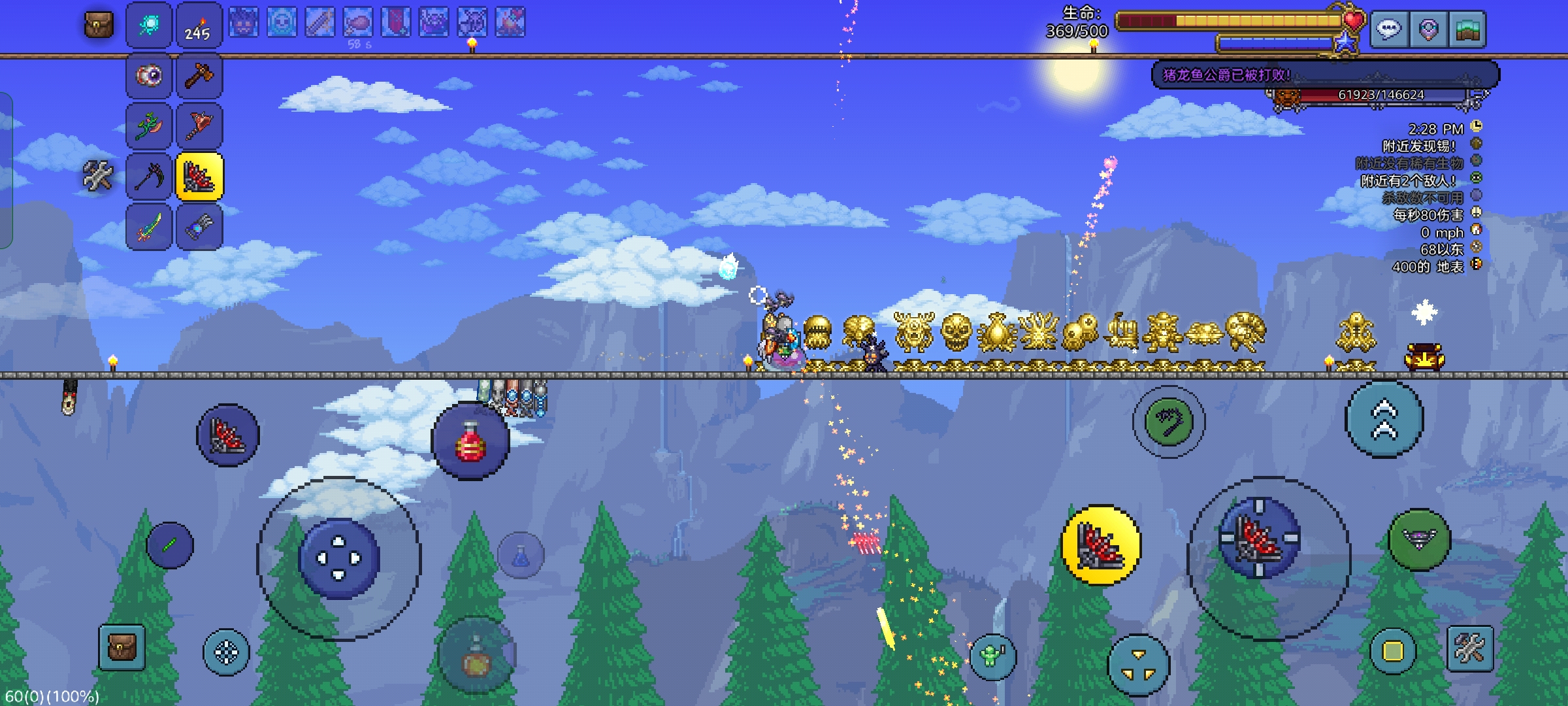The image size is (1568, 706).
Task: Select the torch stack of 245
Action: tap(199, 26)
